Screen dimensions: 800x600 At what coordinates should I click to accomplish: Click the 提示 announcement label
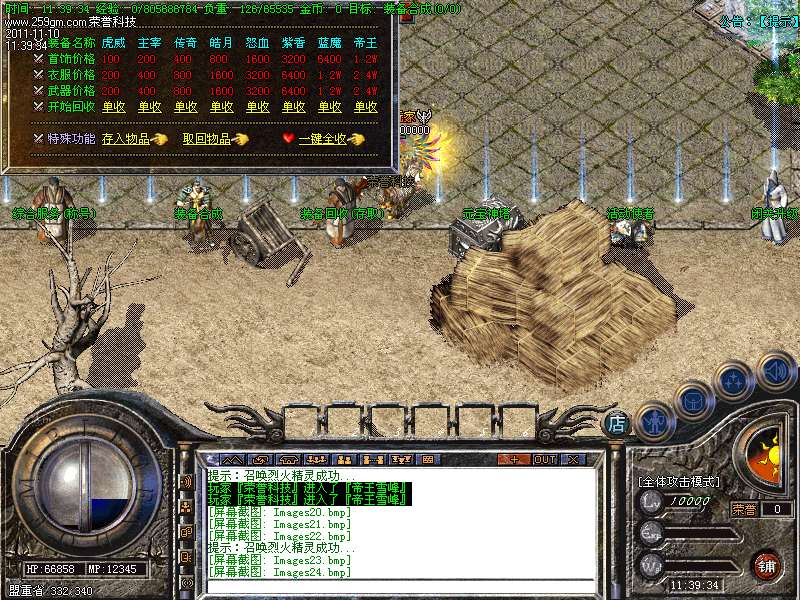(776, 20)
